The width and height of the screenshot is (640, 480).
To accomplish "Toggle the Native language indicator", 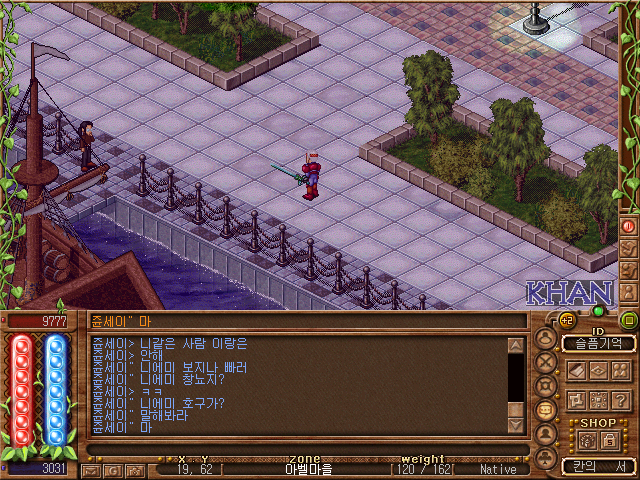I will click(498, 469).
